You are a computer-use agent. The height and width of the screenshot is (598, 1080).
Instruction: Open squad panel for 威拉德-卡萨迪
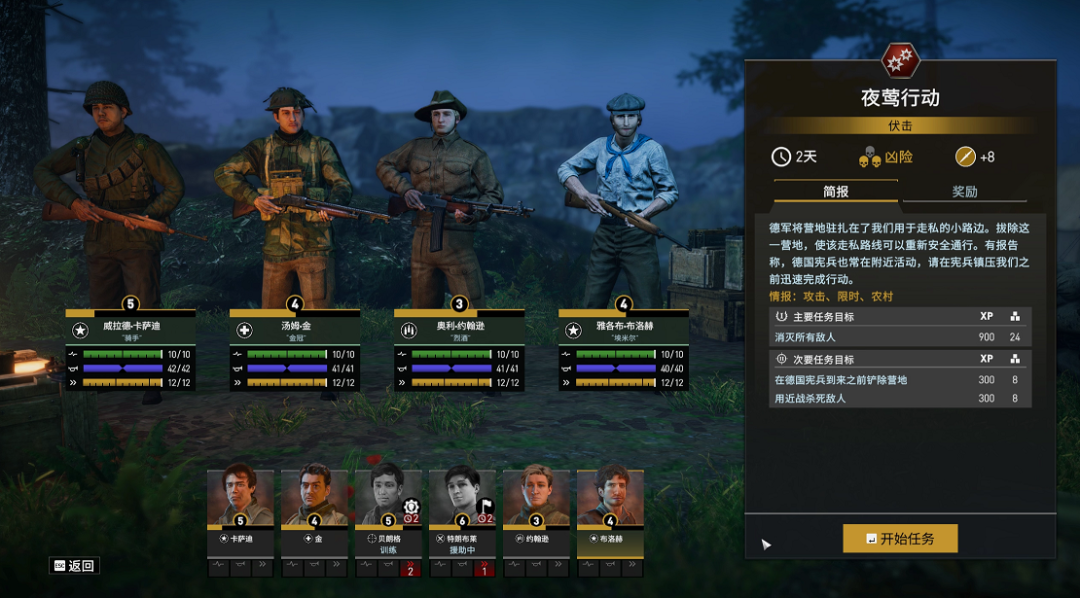(131, 350)
